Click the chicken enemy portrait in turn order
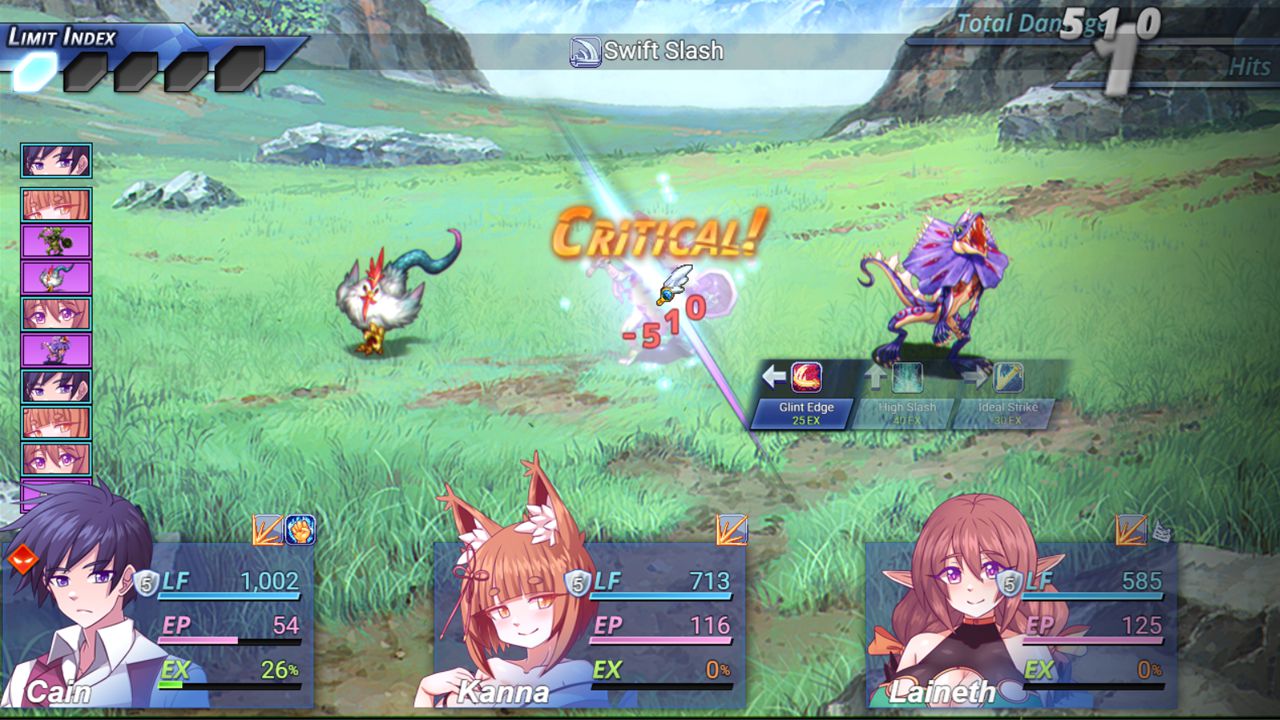The image size is (1280, 720). coord(55,278)
